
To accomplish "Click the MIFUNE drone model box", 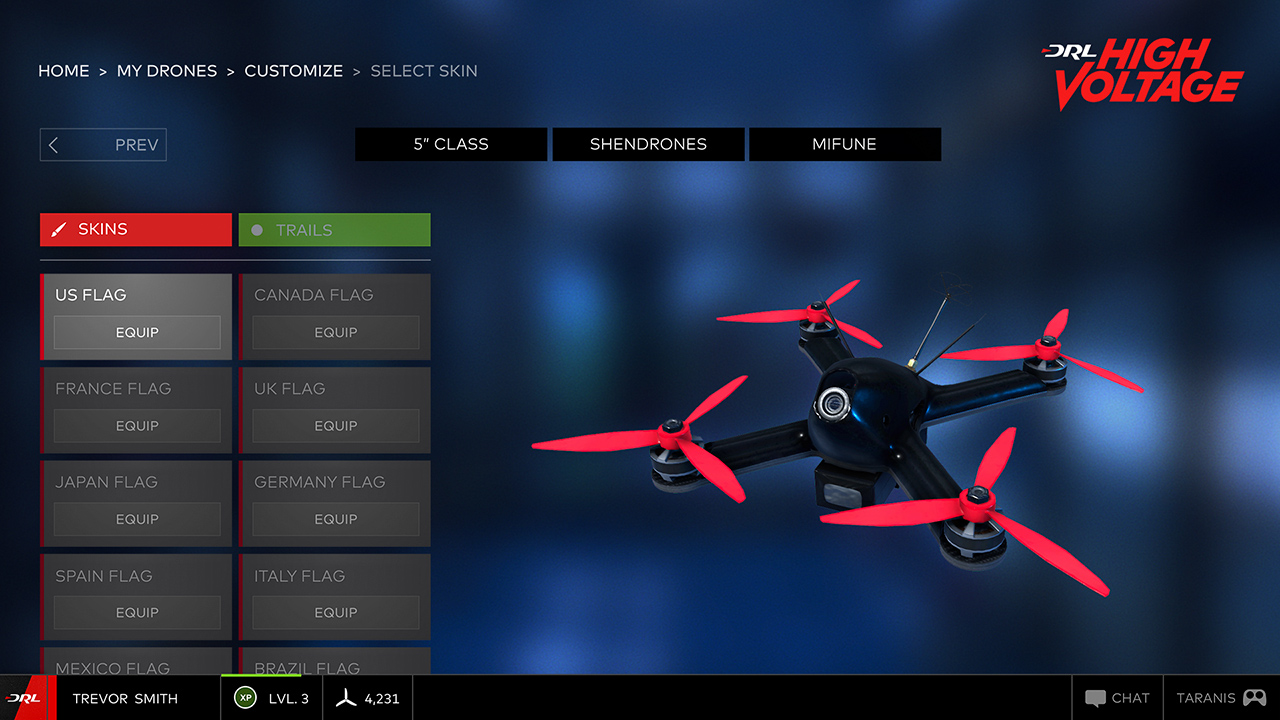I will tap(844, 144).
